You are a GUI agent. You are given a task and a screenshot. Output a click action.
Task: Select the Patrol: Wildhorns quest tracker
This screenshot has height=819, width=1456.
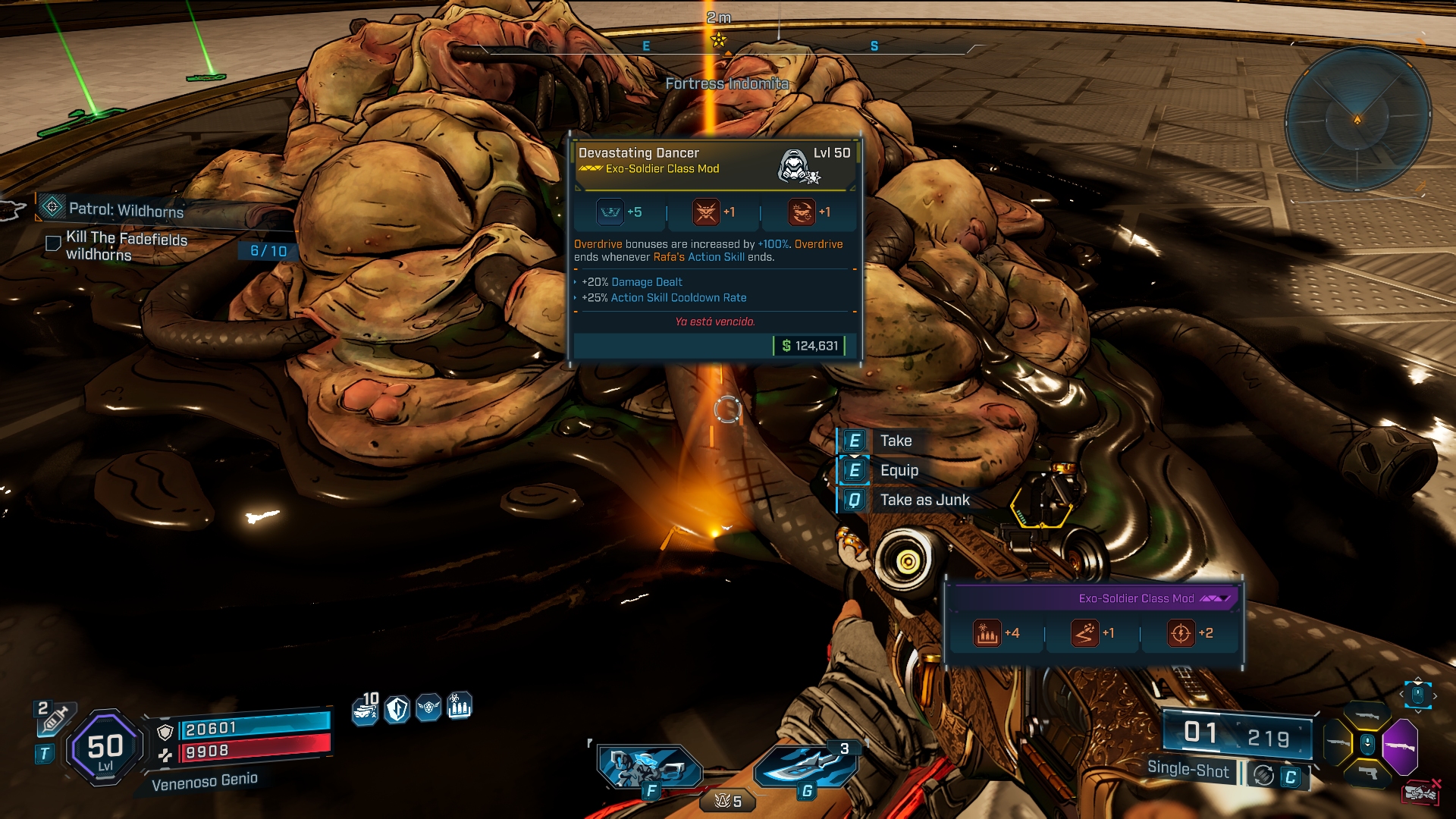pos(126,210)
